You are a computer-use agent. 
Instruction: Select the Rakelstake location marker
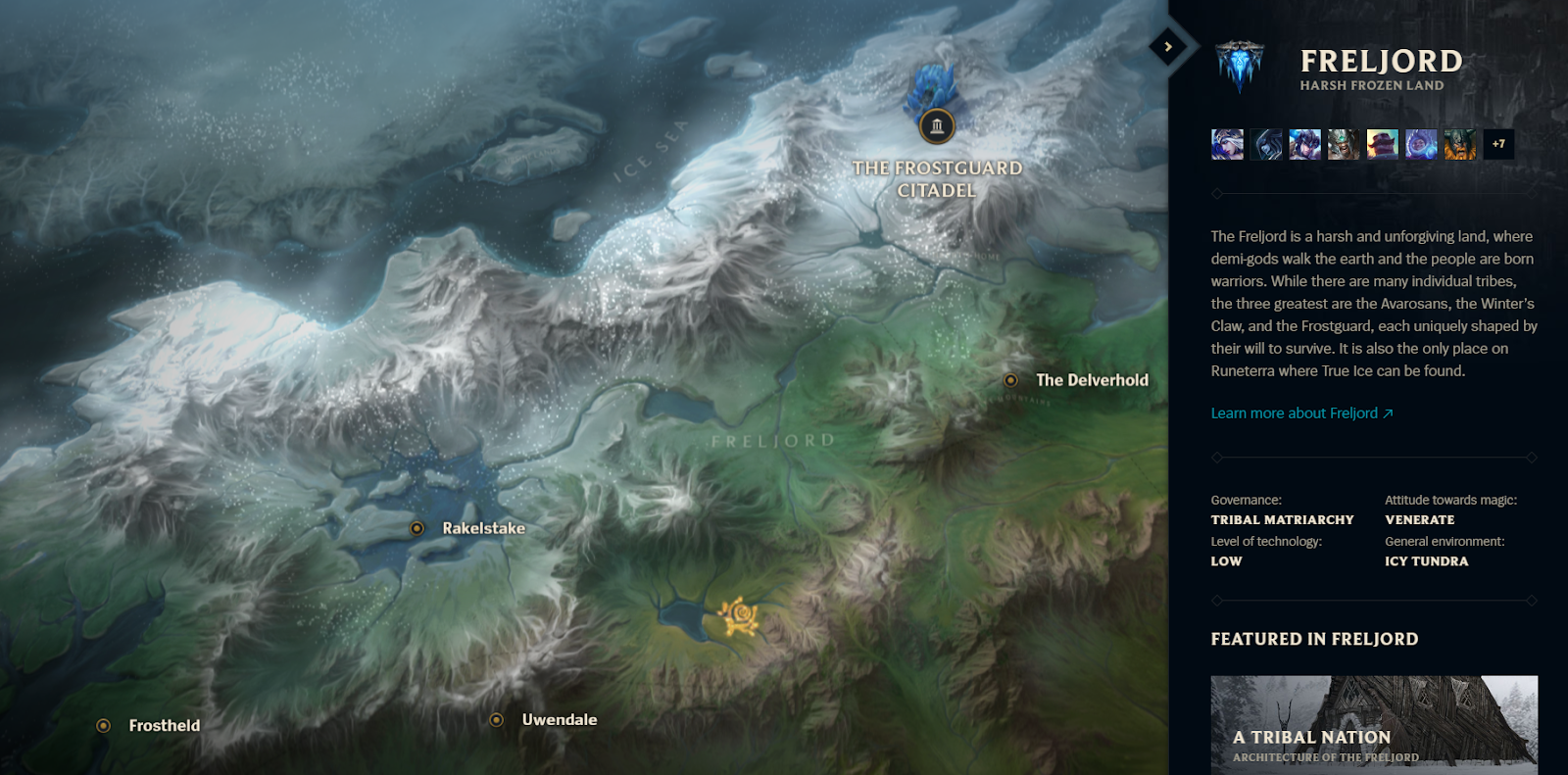pyautogui.click(x=418, y=527)
